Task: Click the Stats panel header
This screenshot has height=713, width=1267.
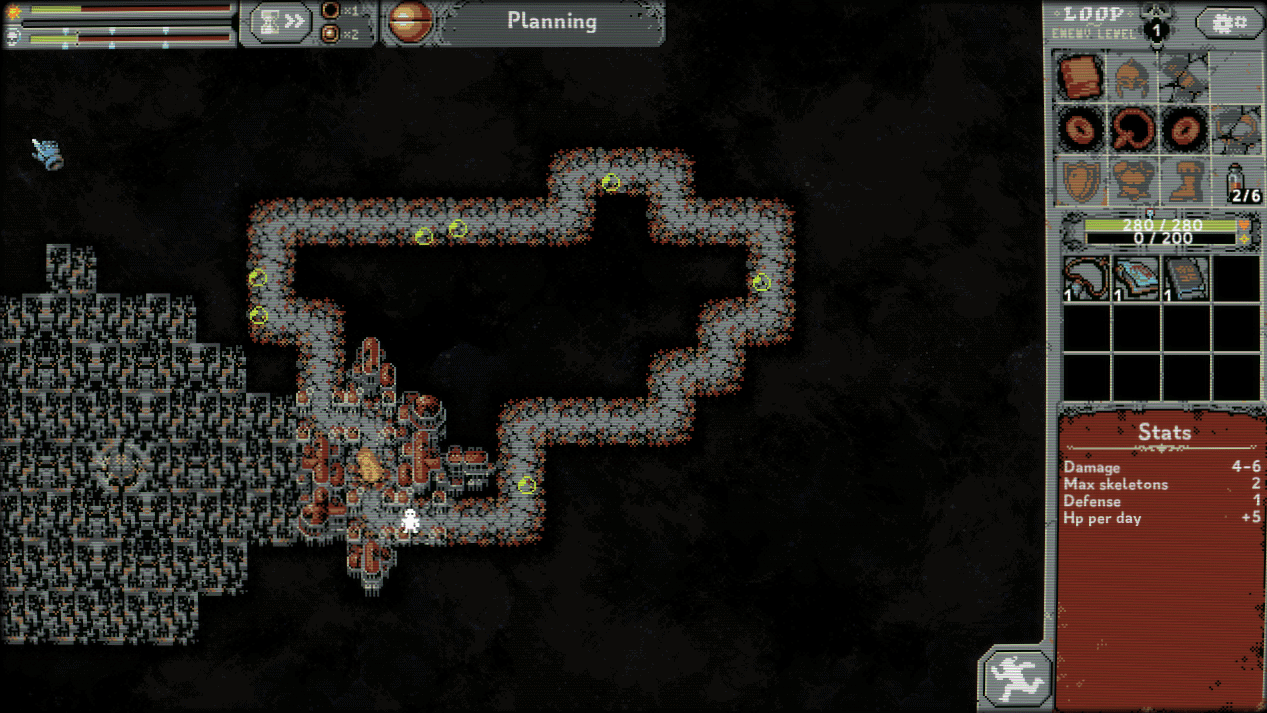Action: [x=1164, y=432]
